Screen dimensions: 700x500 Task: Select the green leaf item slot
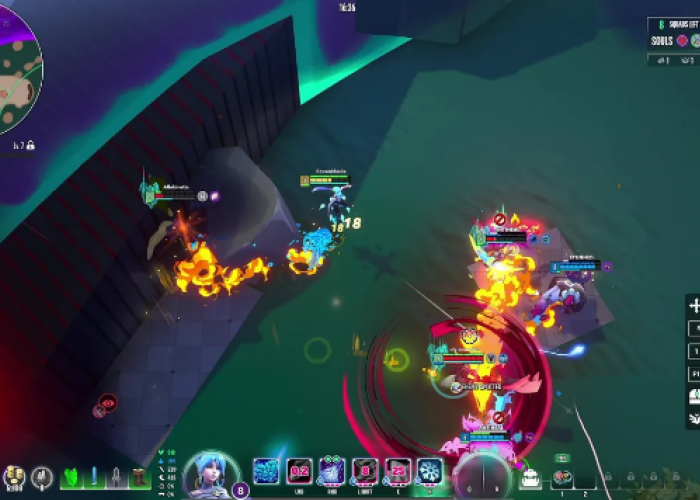pyautogui.click(x=72, y=478)
